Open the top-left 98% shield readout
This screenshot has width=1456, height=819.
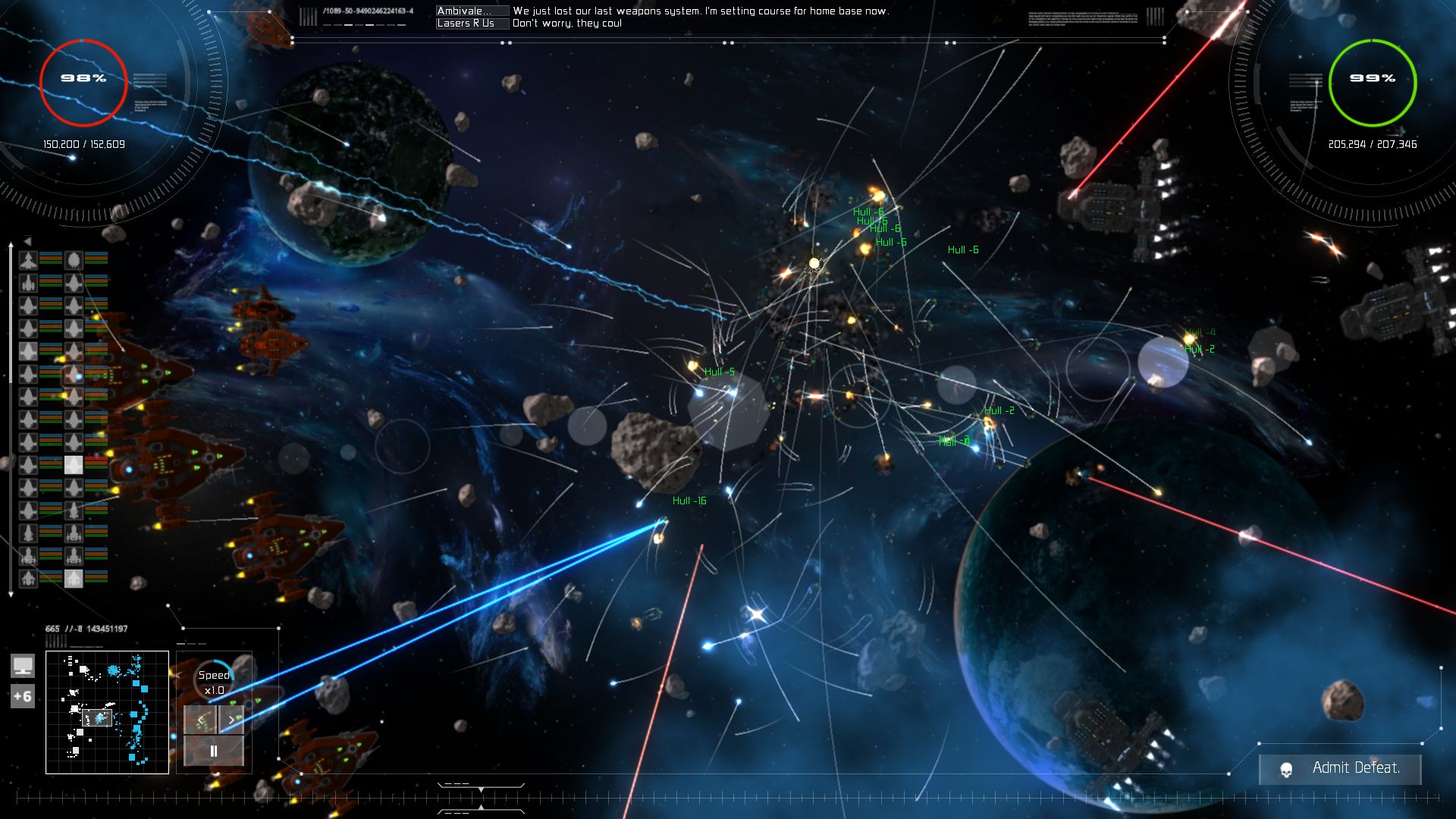pyautogui.click(x=83, y=77)
